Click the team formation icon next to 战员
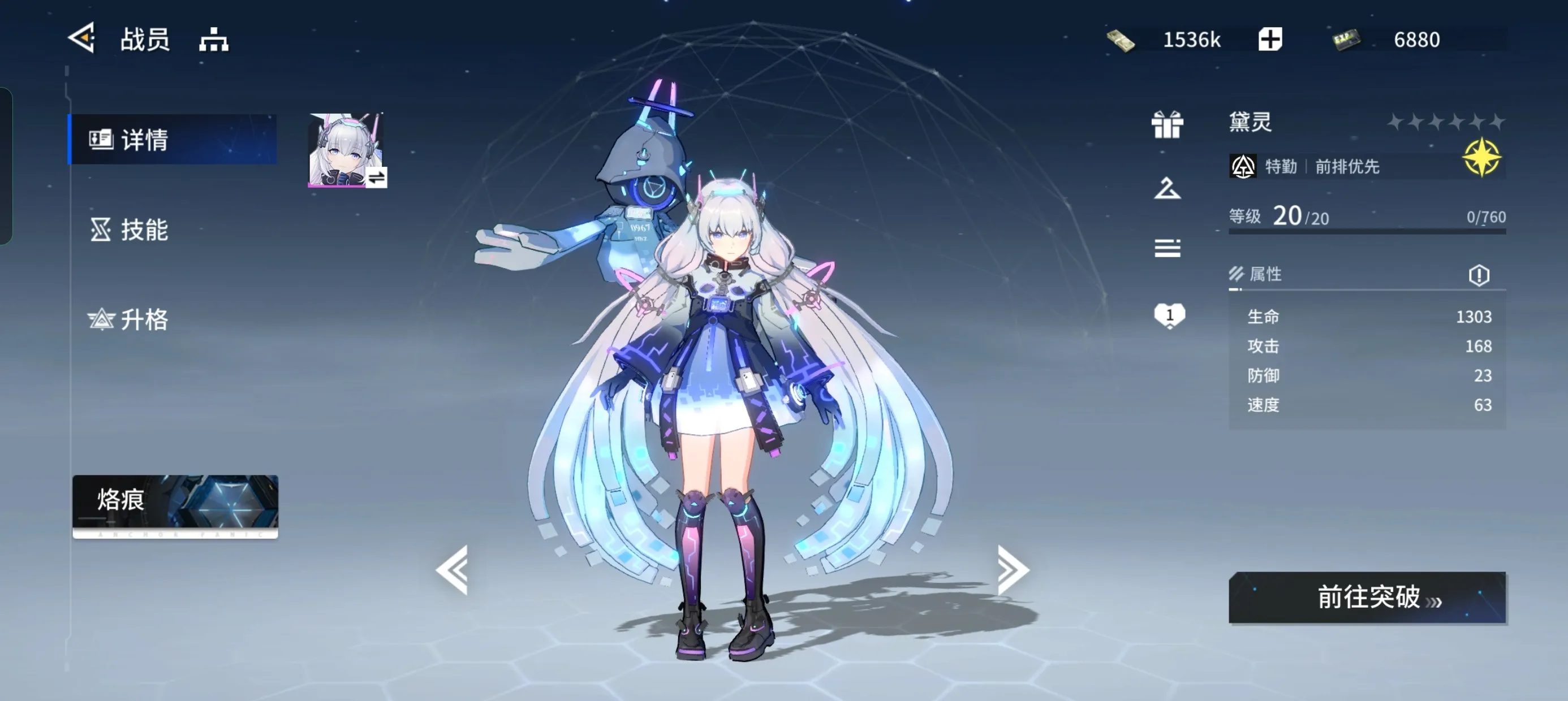This screenshot has height=701, width=1568. (x=213, y=38)
